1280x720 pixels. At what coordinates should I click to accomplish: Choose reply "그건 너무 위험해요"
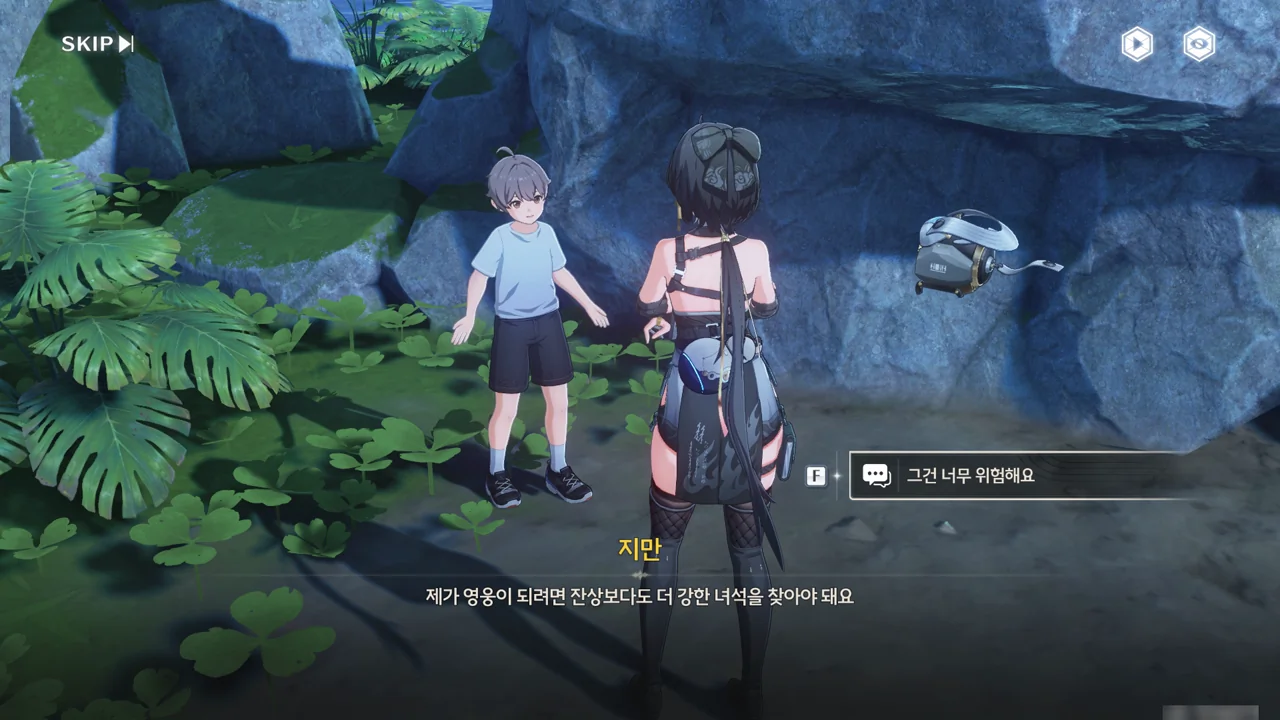tap(1020, 476)
